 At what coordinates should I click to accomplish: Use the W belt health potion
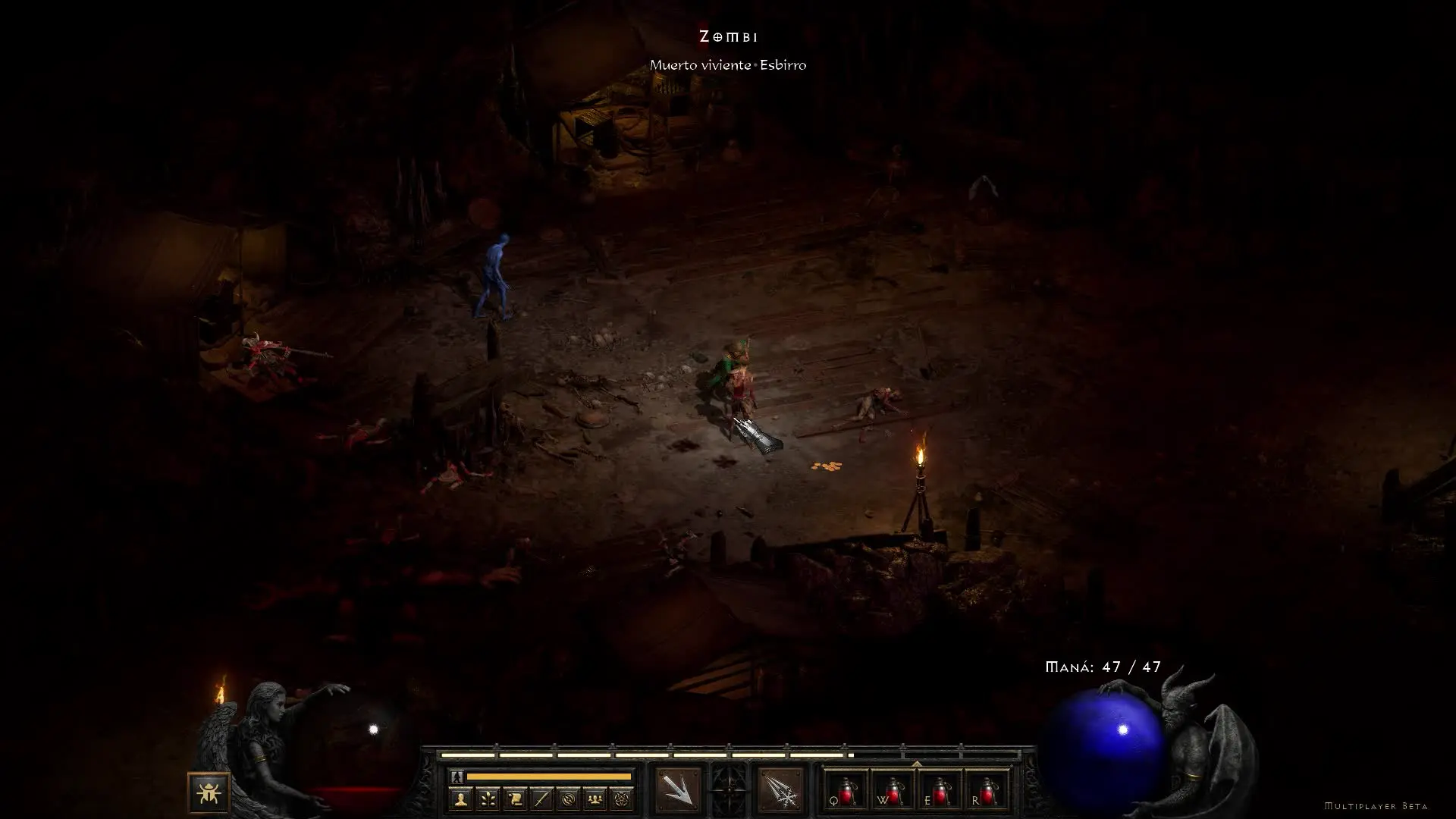pyautogui.click(x=892, y=789)
